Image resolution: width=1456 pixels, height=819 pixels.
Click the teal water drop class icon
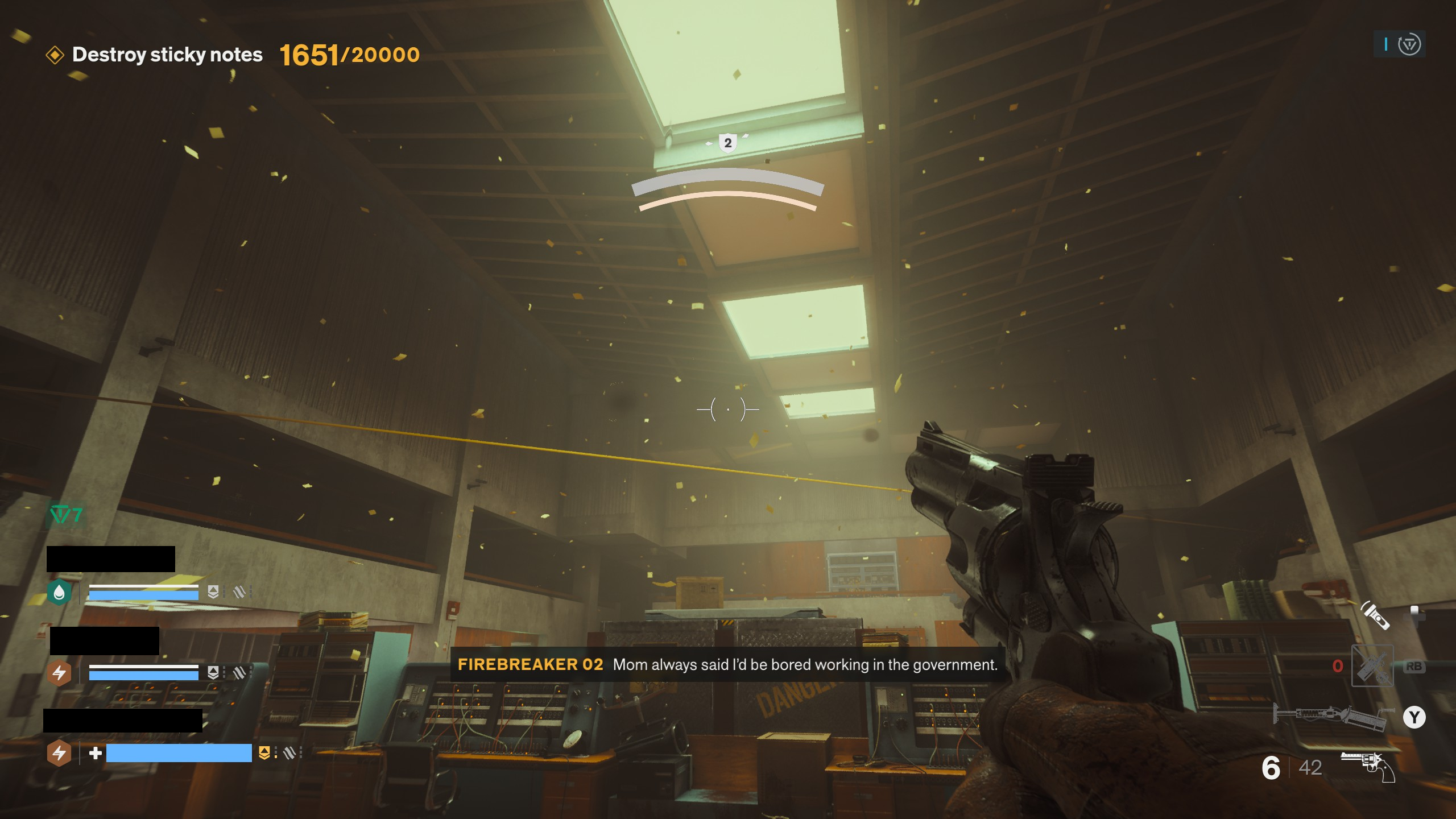tap(59, 593)
